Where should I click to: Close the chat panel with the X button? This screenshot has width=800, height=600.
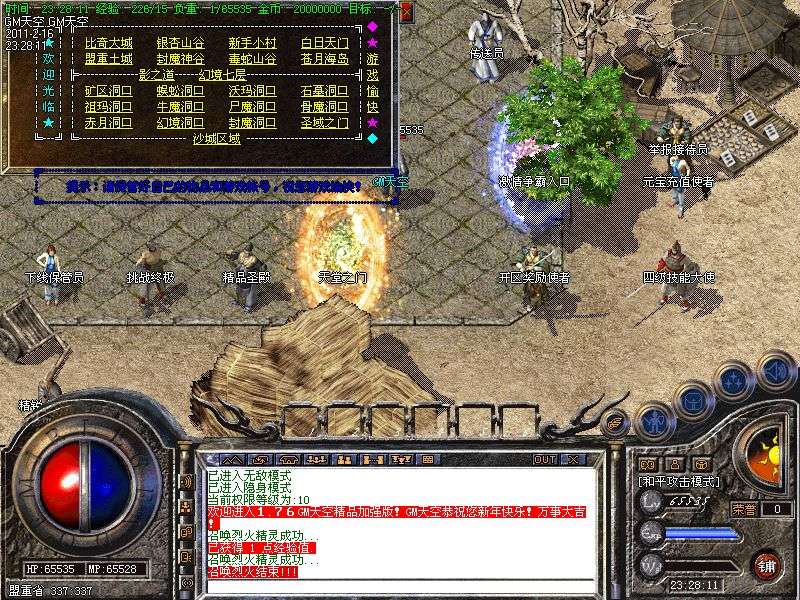[573, 459]
